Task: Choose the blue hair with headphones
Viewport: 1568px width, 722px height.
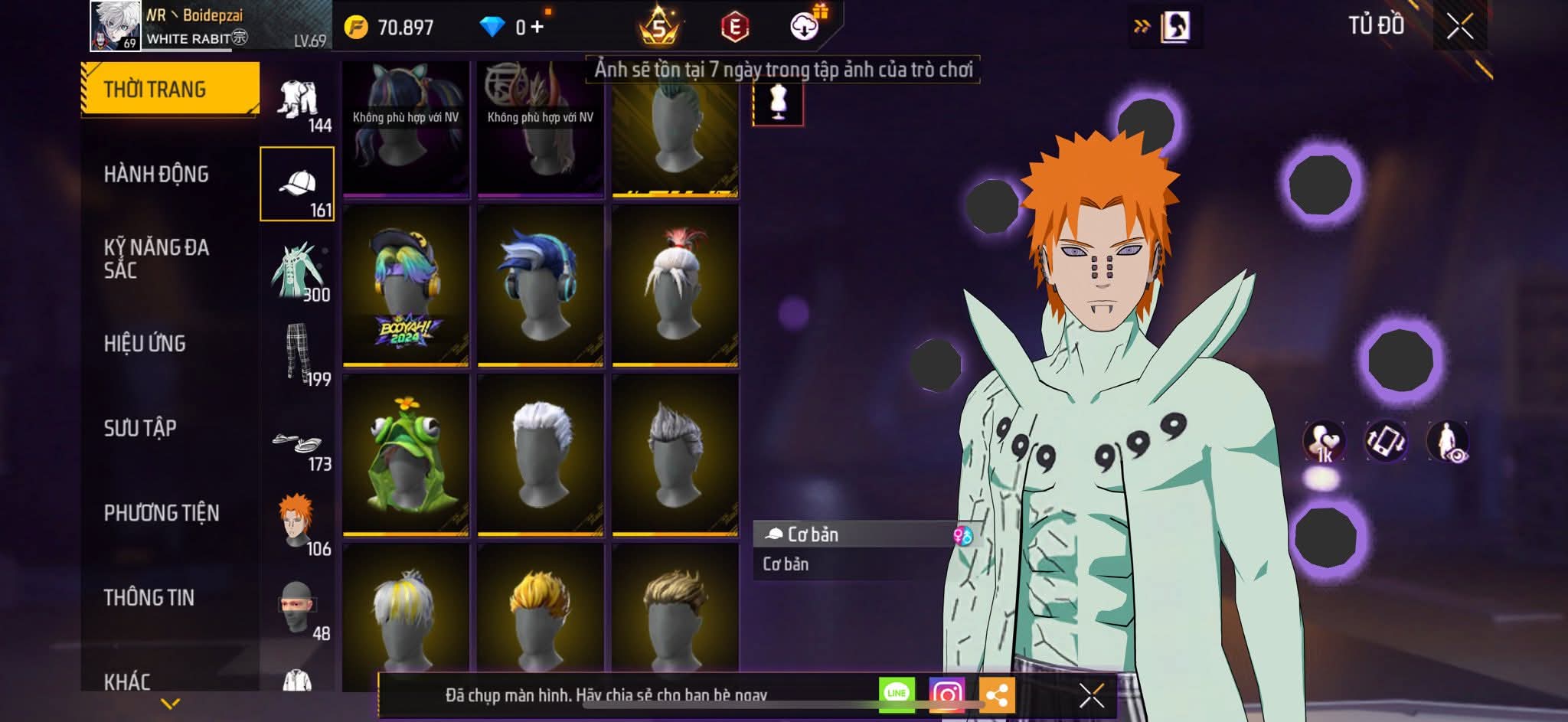Action: [541, 285]
